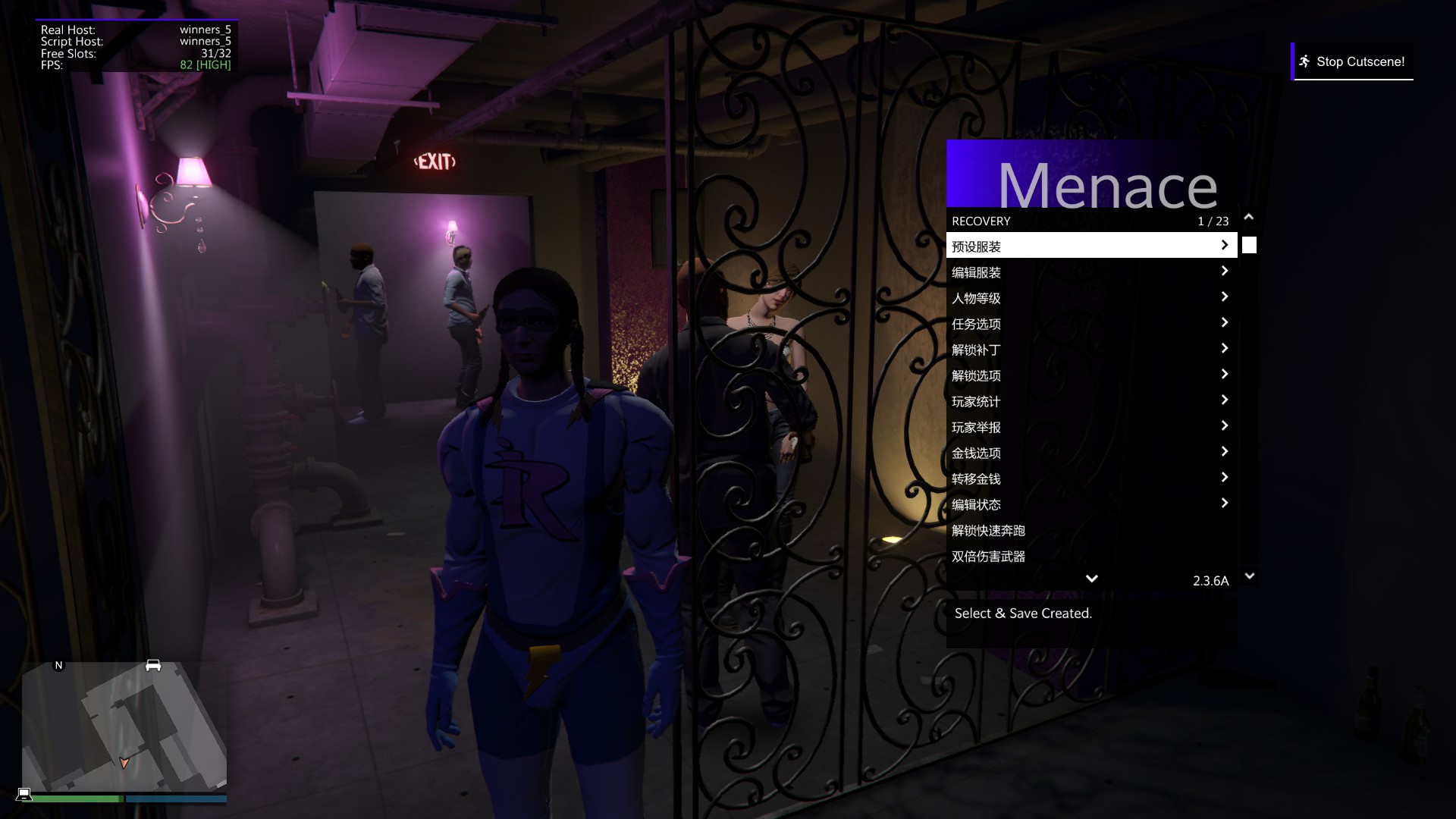Click the white scrollbar thumb
The width and height of the screenshot is (1456, 819).
pos(1249,245)
